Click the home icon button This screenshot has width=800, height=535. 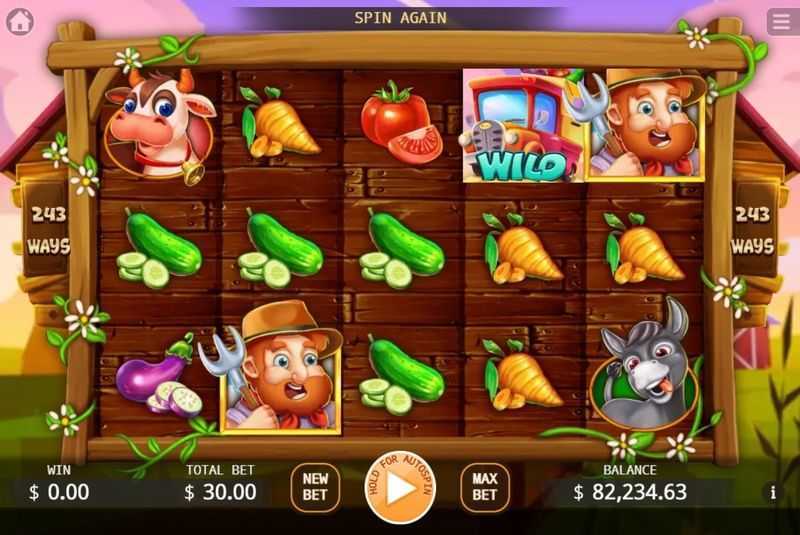[20, 22]
